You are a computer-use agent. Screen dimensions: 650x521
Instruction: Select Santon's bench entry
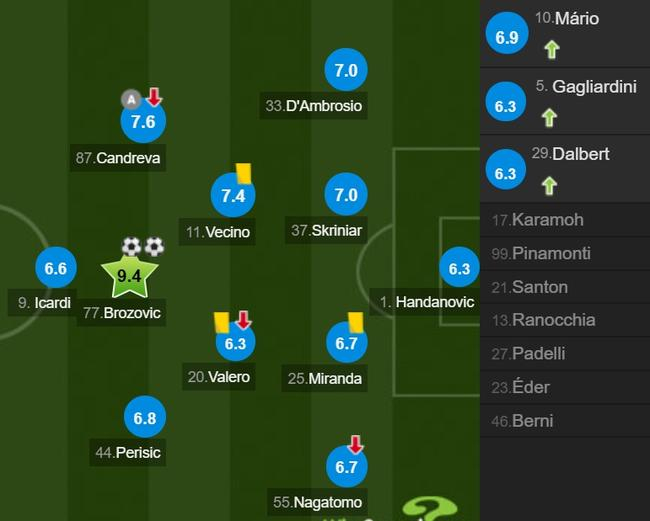(565, 287)
